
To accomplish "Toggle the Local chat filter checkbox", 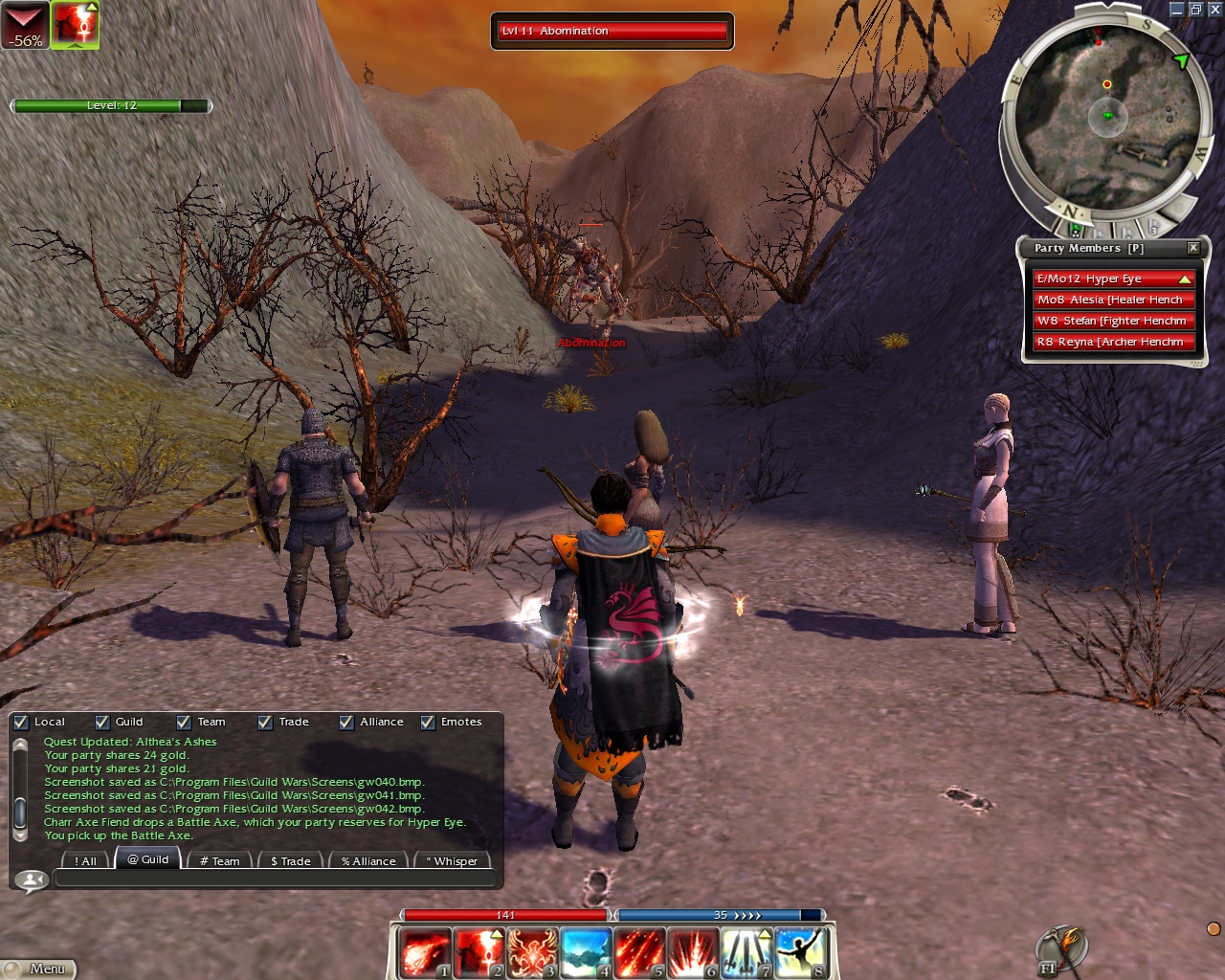I will click(21, 723).
